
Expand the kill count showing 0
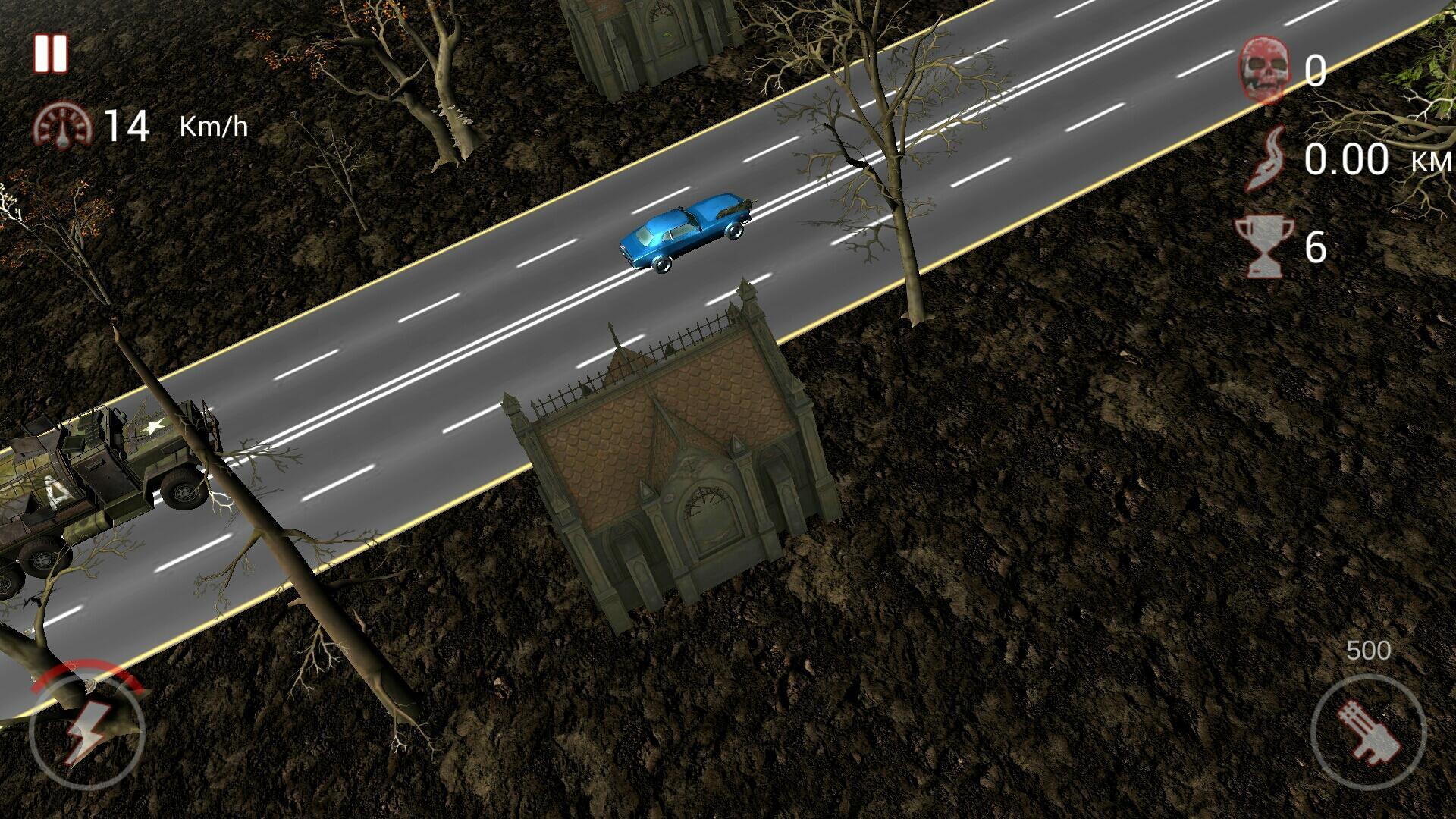pos(1313,72)
